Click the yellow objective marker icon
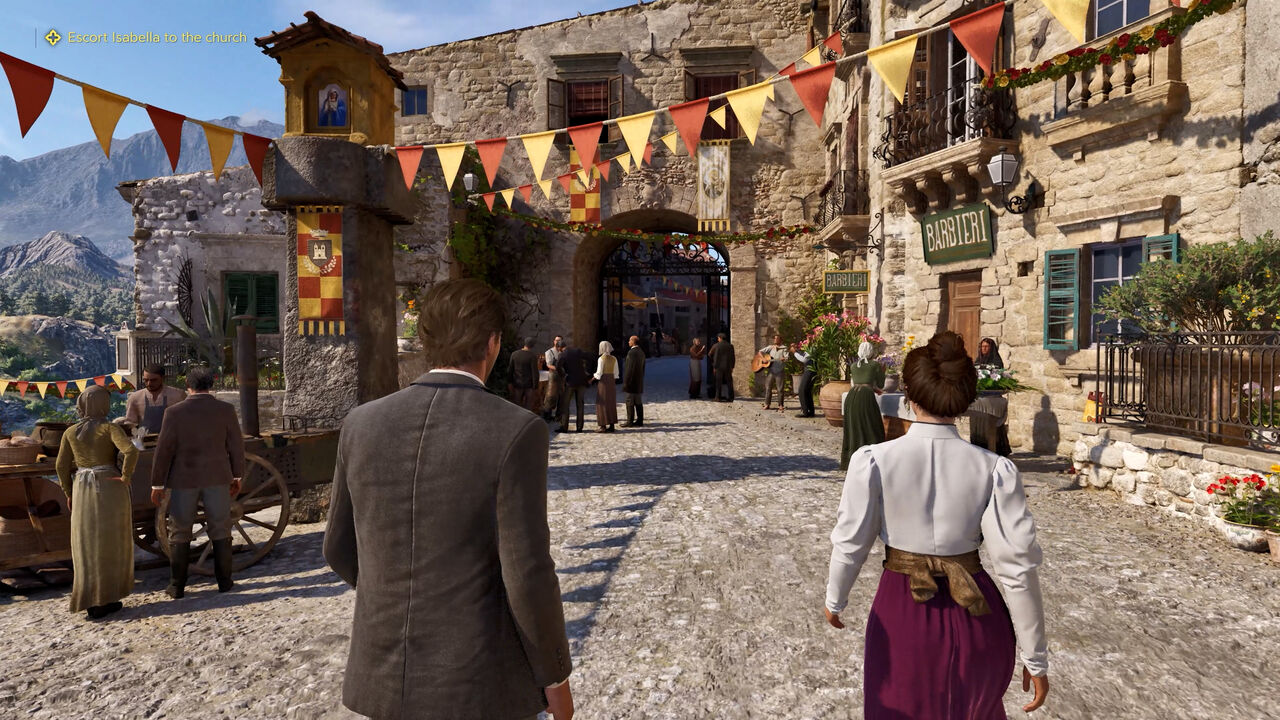Viewport: 1280px width, 720px height. point(53,38)
